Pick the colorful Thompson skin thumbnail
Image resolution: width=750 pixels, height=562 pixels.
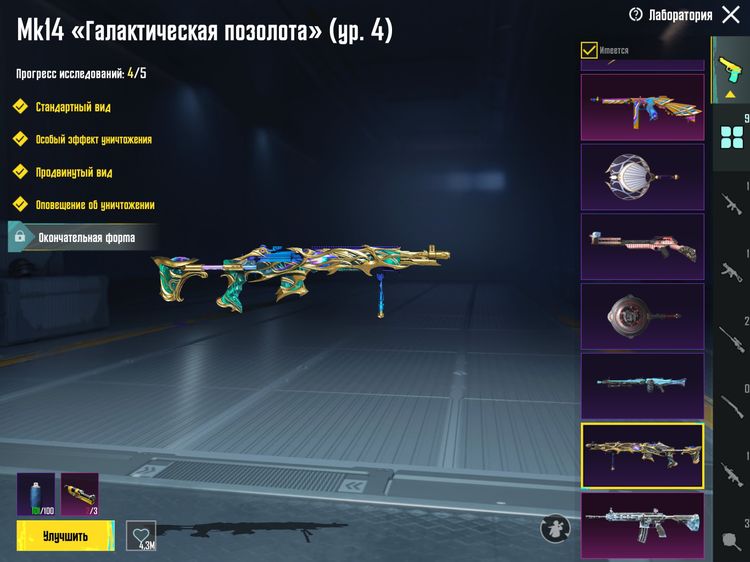642,104
